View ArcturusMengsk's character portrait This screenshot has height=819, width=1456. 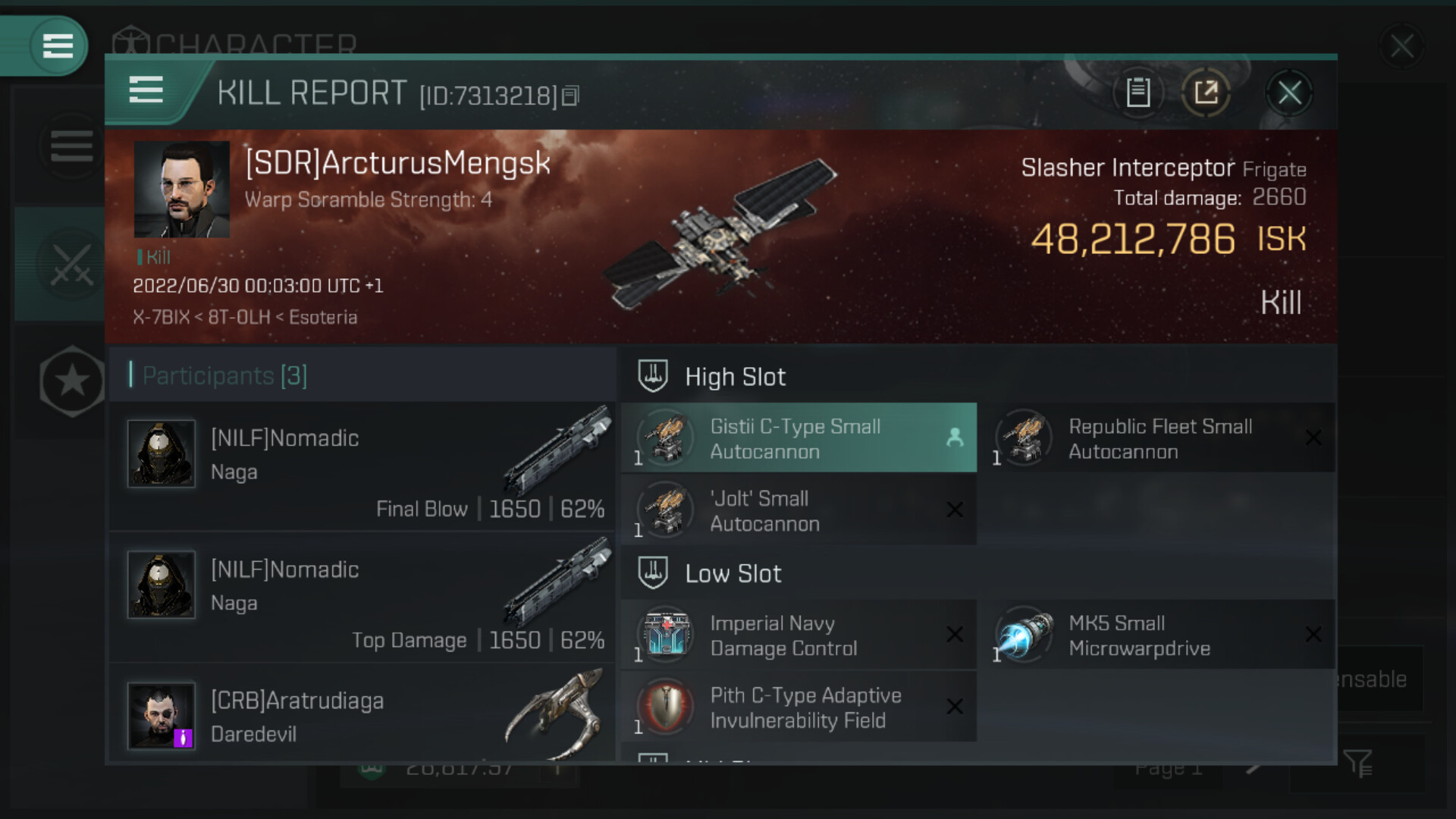click(182, 190)
